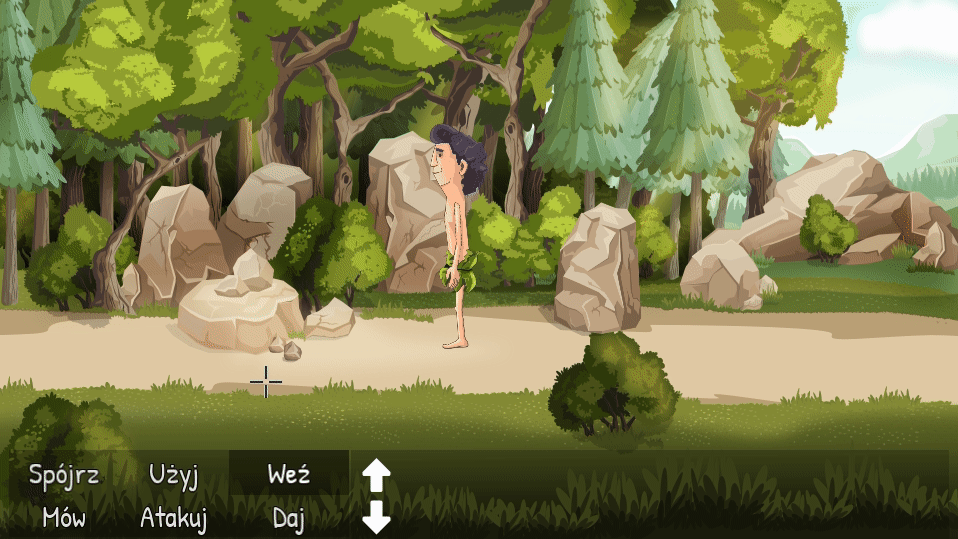Select the Atakuj action

[x=173, y=518]
